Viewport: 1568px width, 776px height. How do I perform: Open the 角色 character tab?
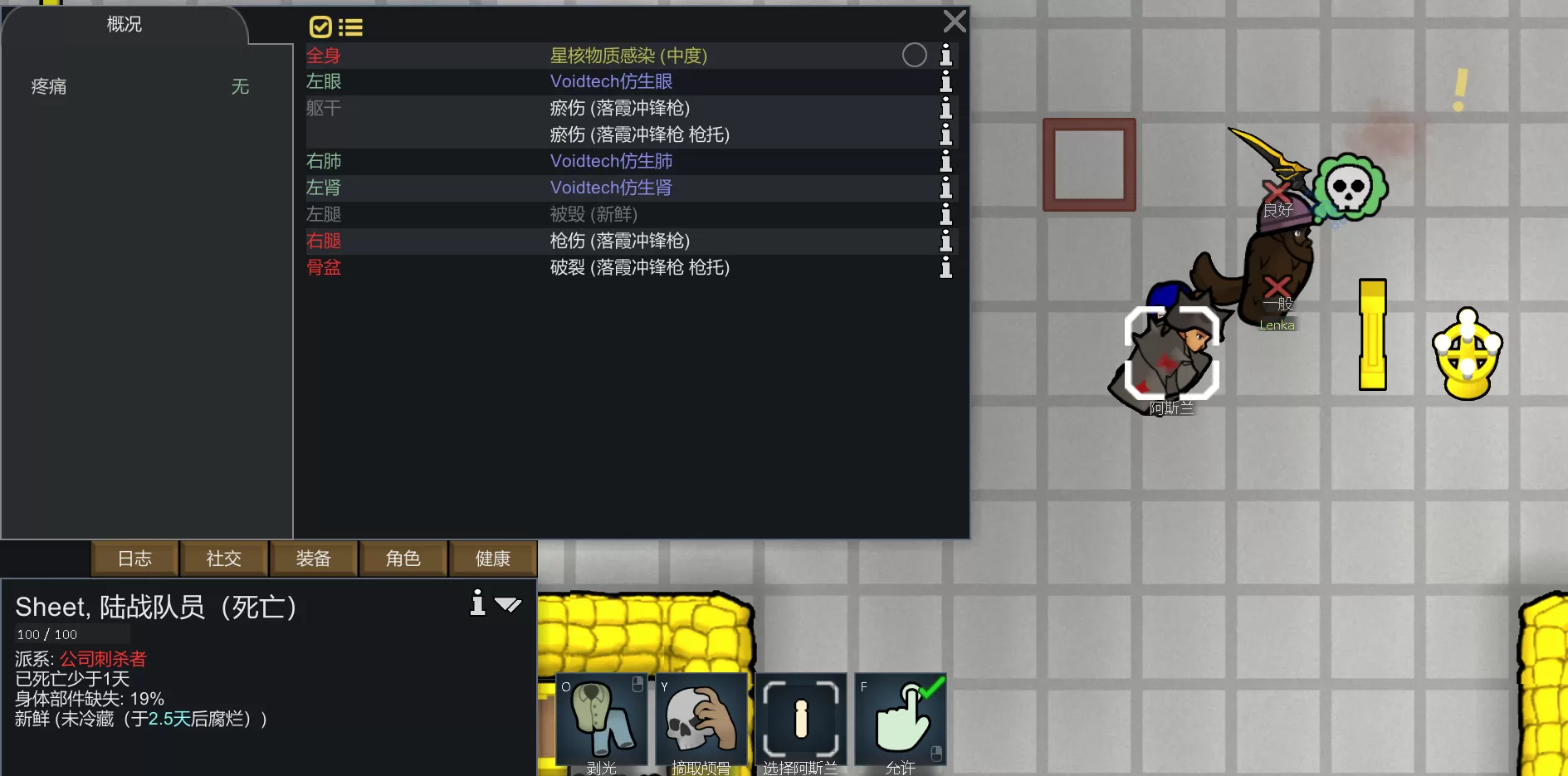click(403, 559)
